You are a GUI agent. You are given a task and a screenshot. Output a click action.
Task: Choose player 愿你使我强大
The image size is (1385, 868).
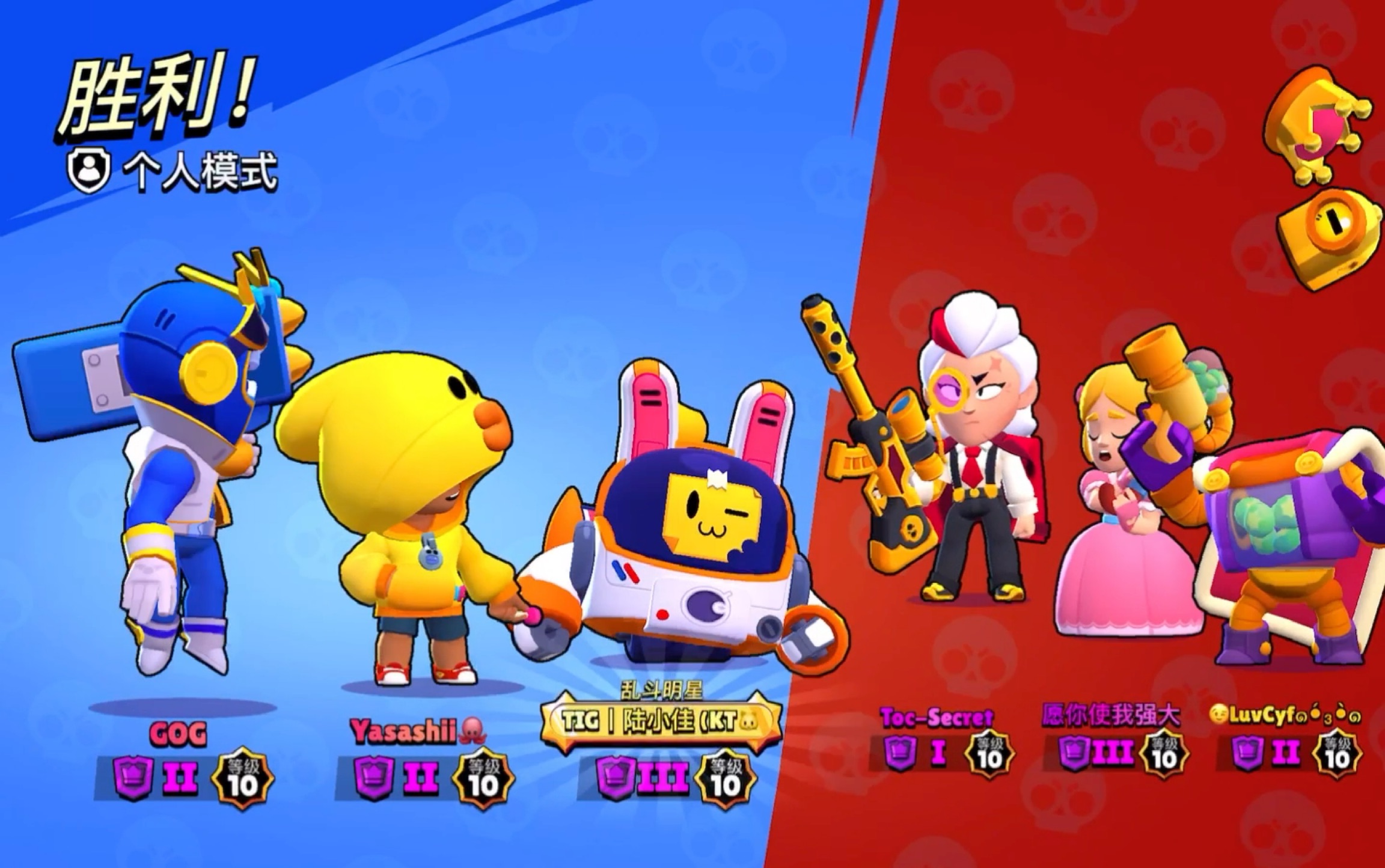click(x=1111, y=715)
